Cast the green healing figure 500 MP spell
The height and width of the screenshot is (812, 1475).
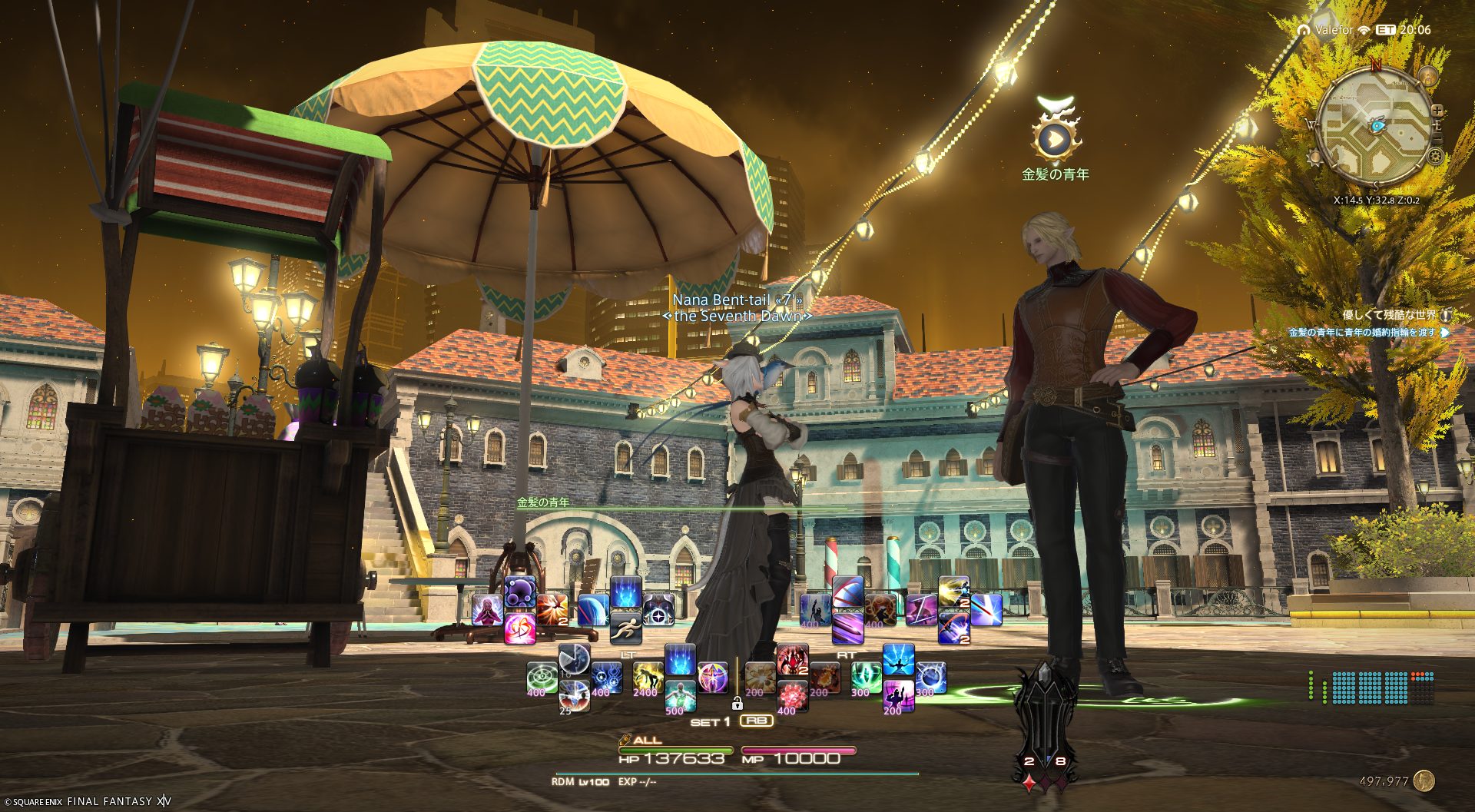(x=680, y=695)
